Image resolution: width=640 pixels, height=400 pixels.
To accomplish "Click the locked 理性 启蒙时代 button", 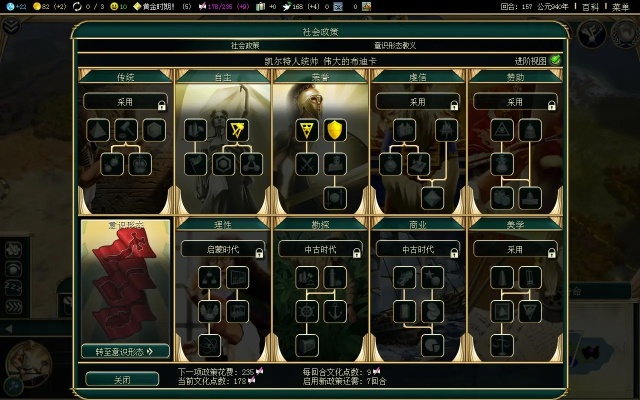I will pyautogui.click(x=222, y=249).
